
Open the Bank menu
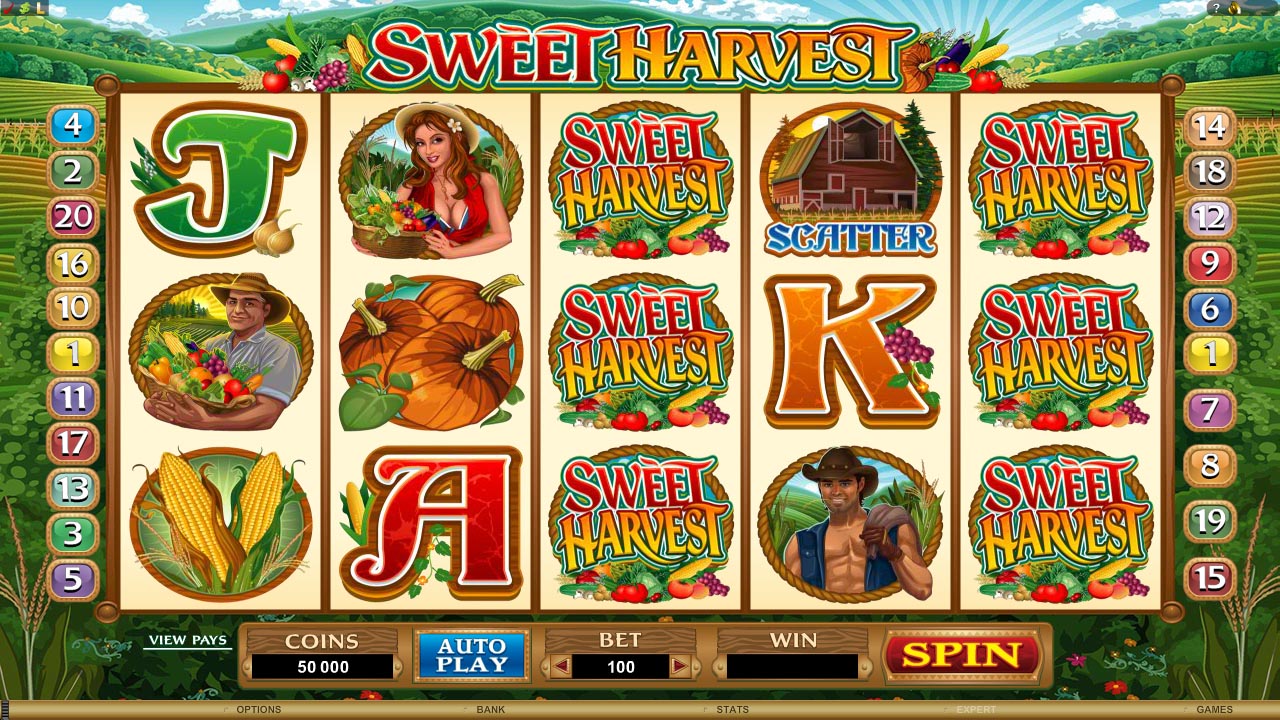[490, 710]
